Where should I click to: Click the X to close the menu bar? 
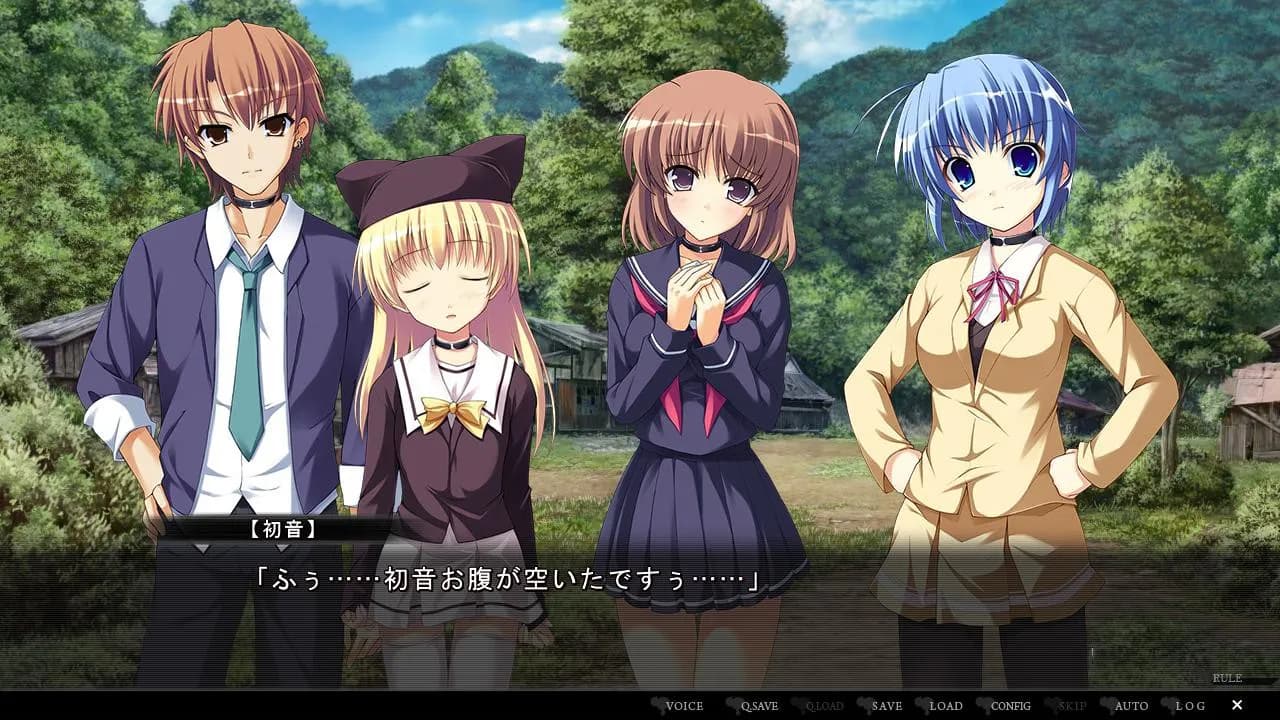[1237, 705]
